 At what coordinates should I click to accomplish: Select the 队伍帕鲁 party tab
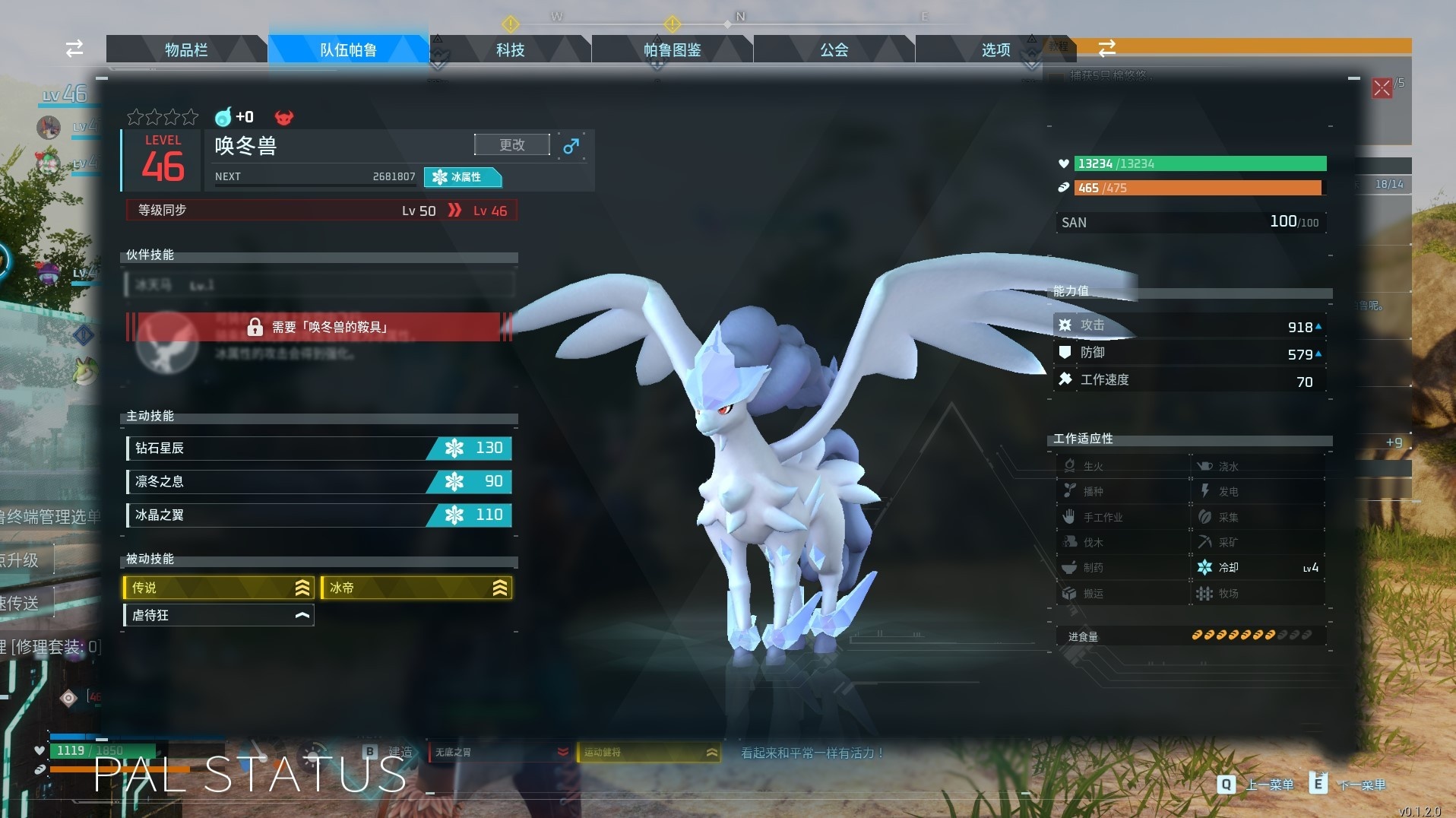pyautogui.click(x=348, y=50)
